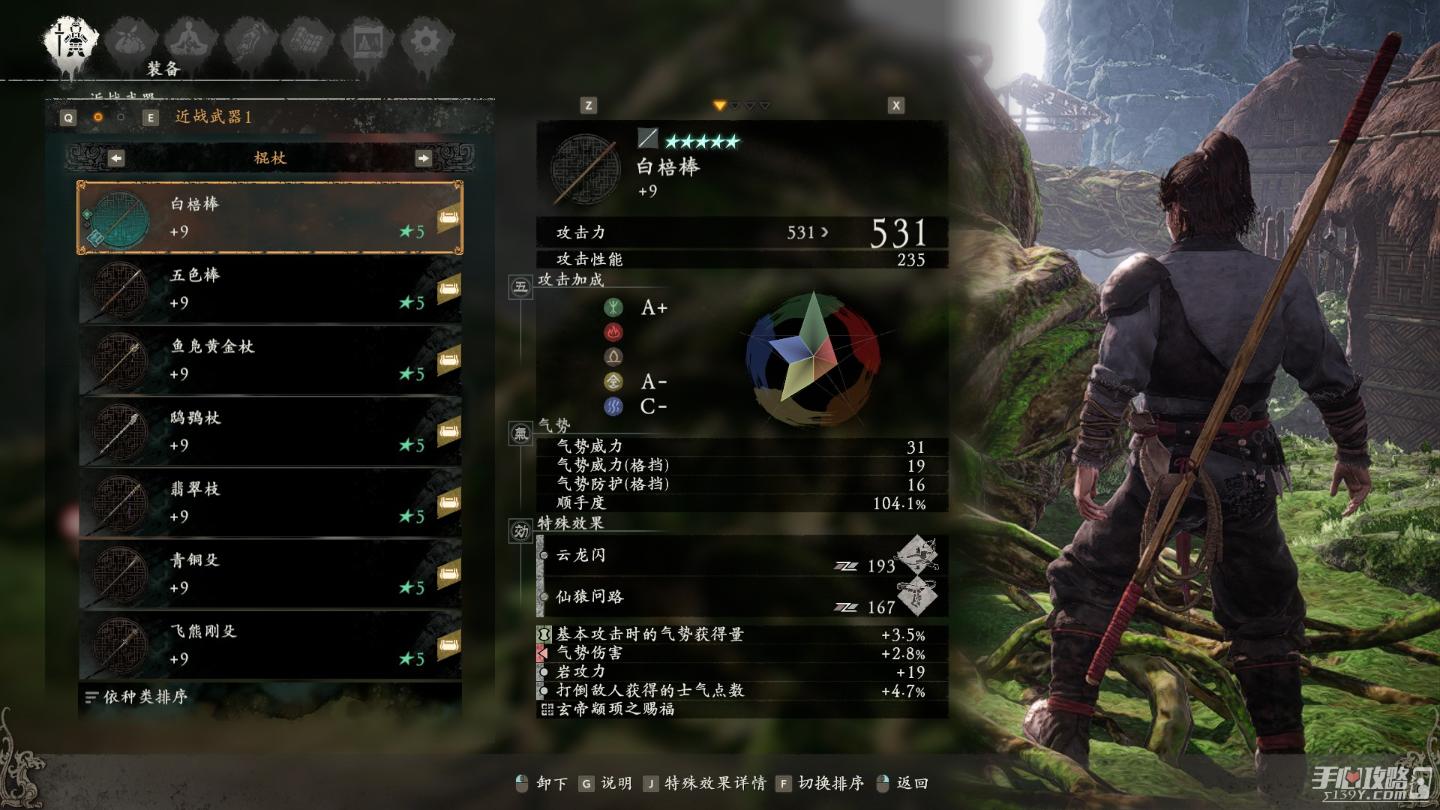Open the bamboo scroll tab

point(305,40)
